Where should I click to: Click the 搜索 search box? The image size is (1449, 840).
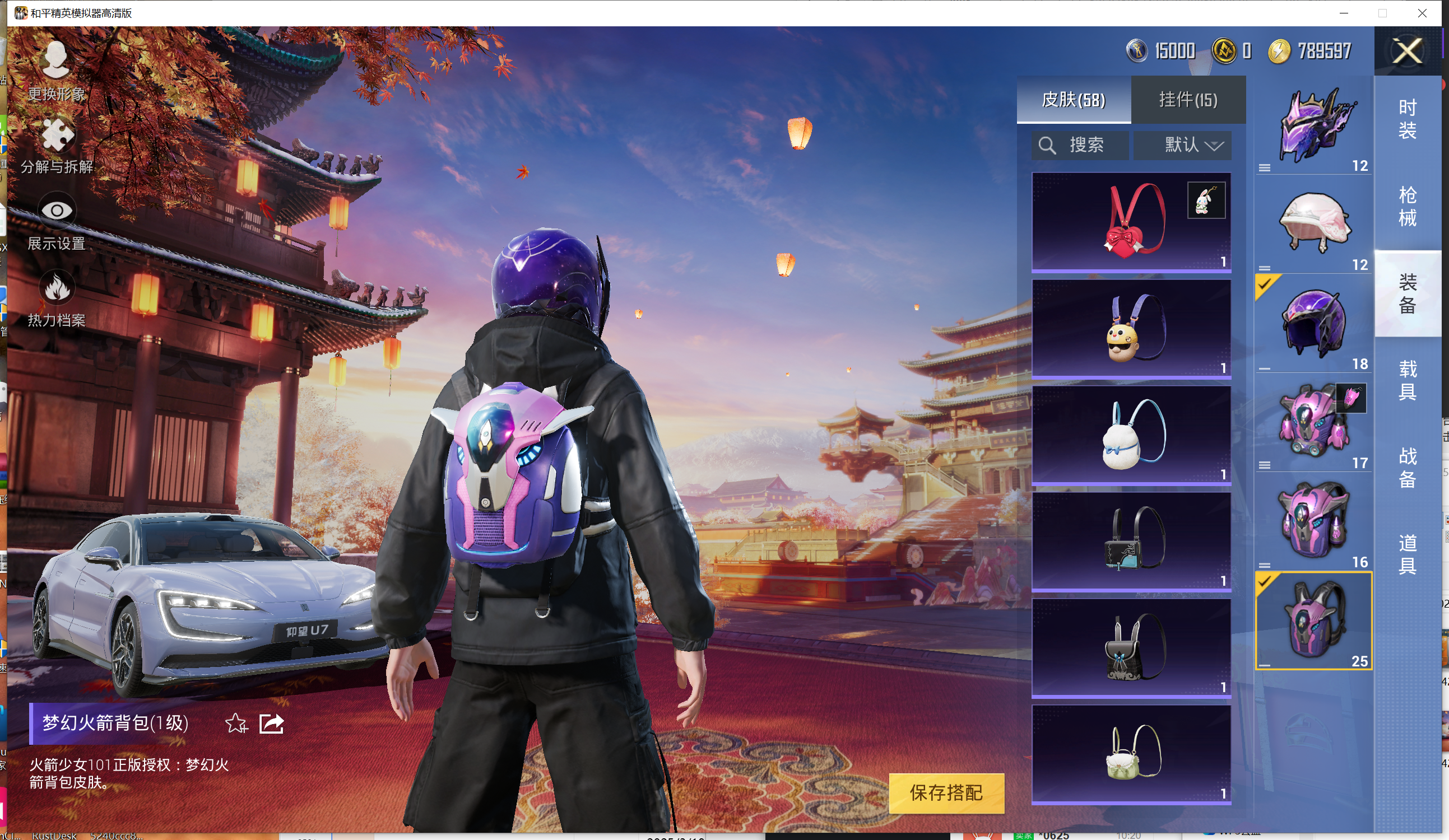click(1080, 145)
